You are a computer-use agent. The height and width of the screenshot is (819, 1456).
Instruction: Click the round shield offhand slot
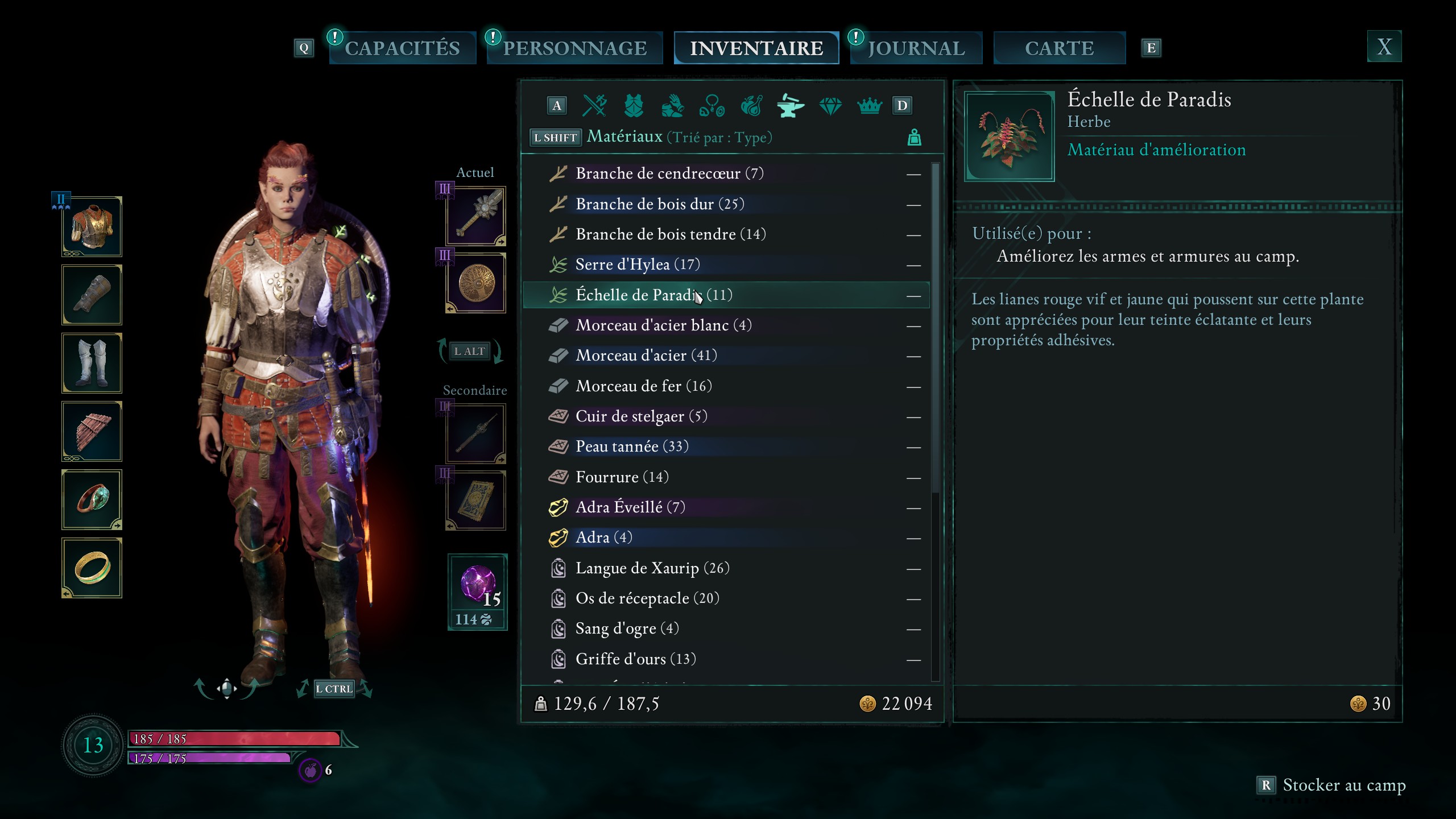(x=476, y=283)
